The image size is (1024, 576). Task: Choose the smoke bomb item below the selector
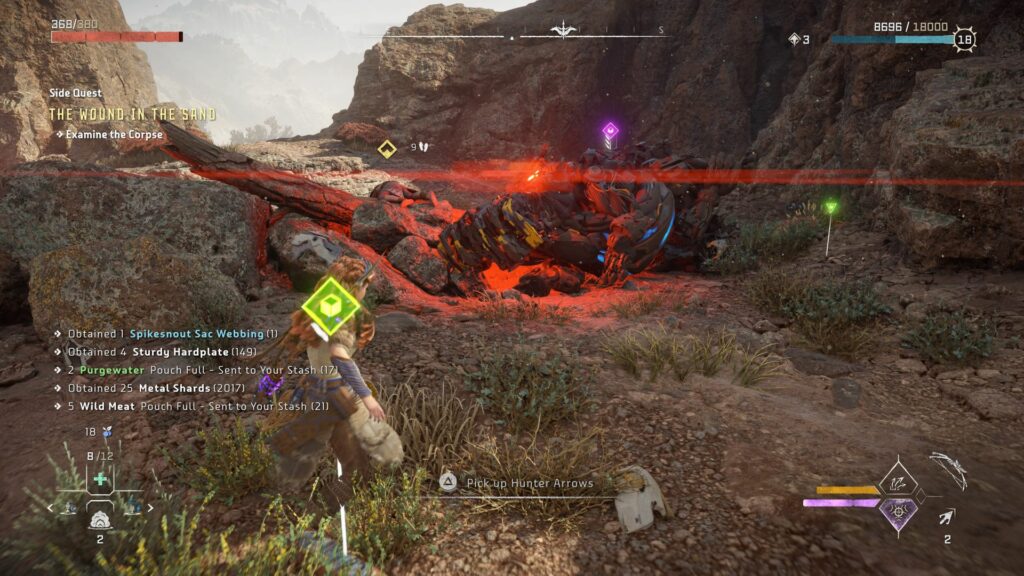100,519
